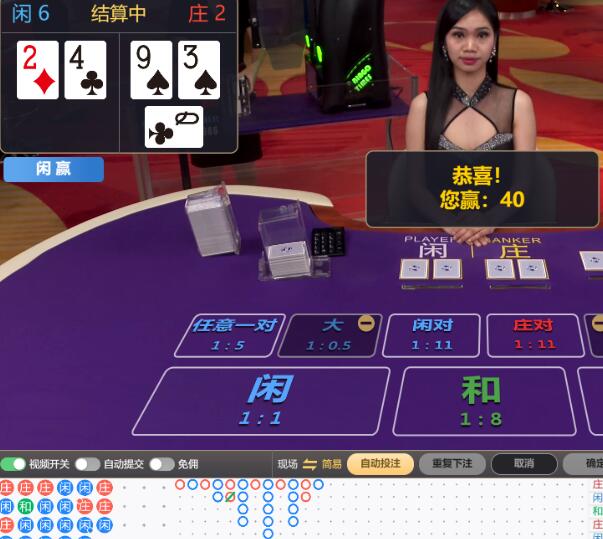The width and height of the screenshot is (603, 539).
Task: Enable the 自动提交 auto-submit toggle
Action: pos(87,464)
